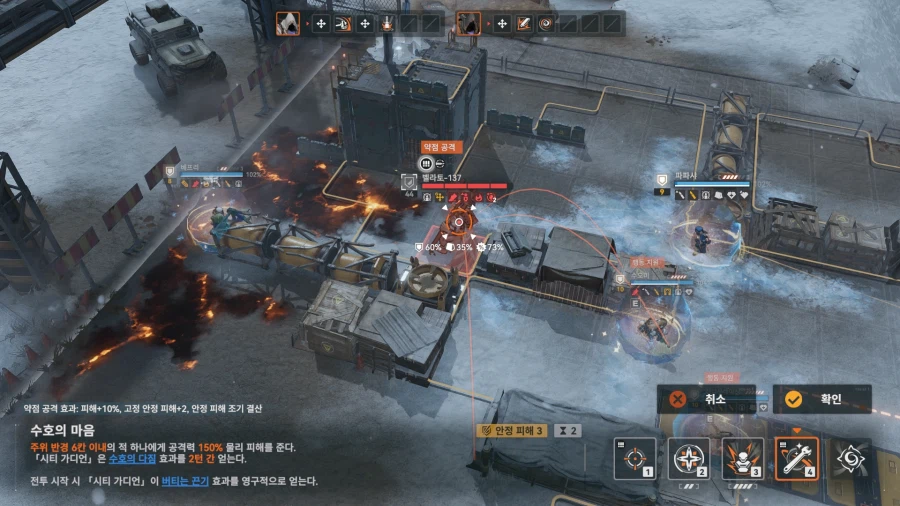Click the 안정 피해 3 stability damage tag
The height and width of the screenshot is (506, 900).
[x=511, y=431]
